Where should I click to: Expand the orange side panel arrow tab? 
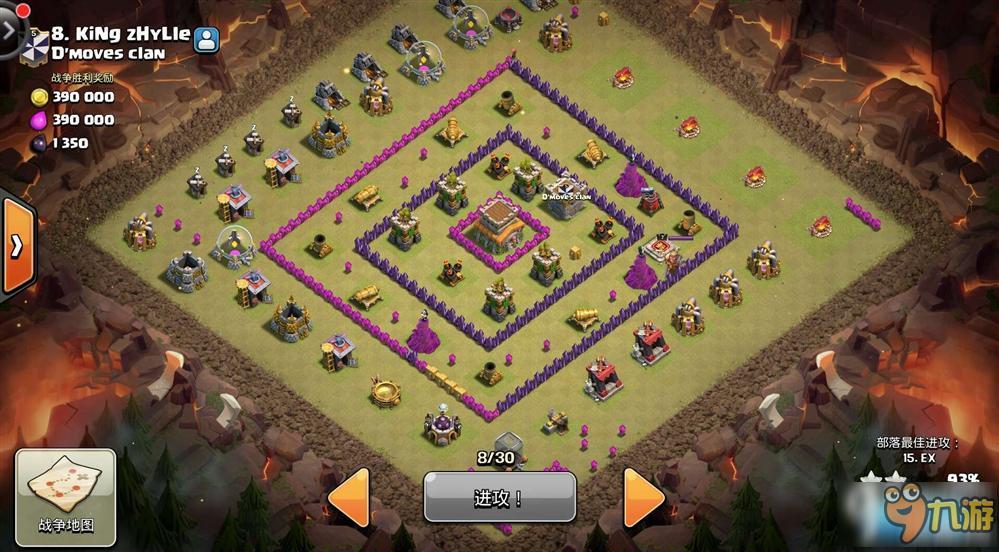[17, 247]
